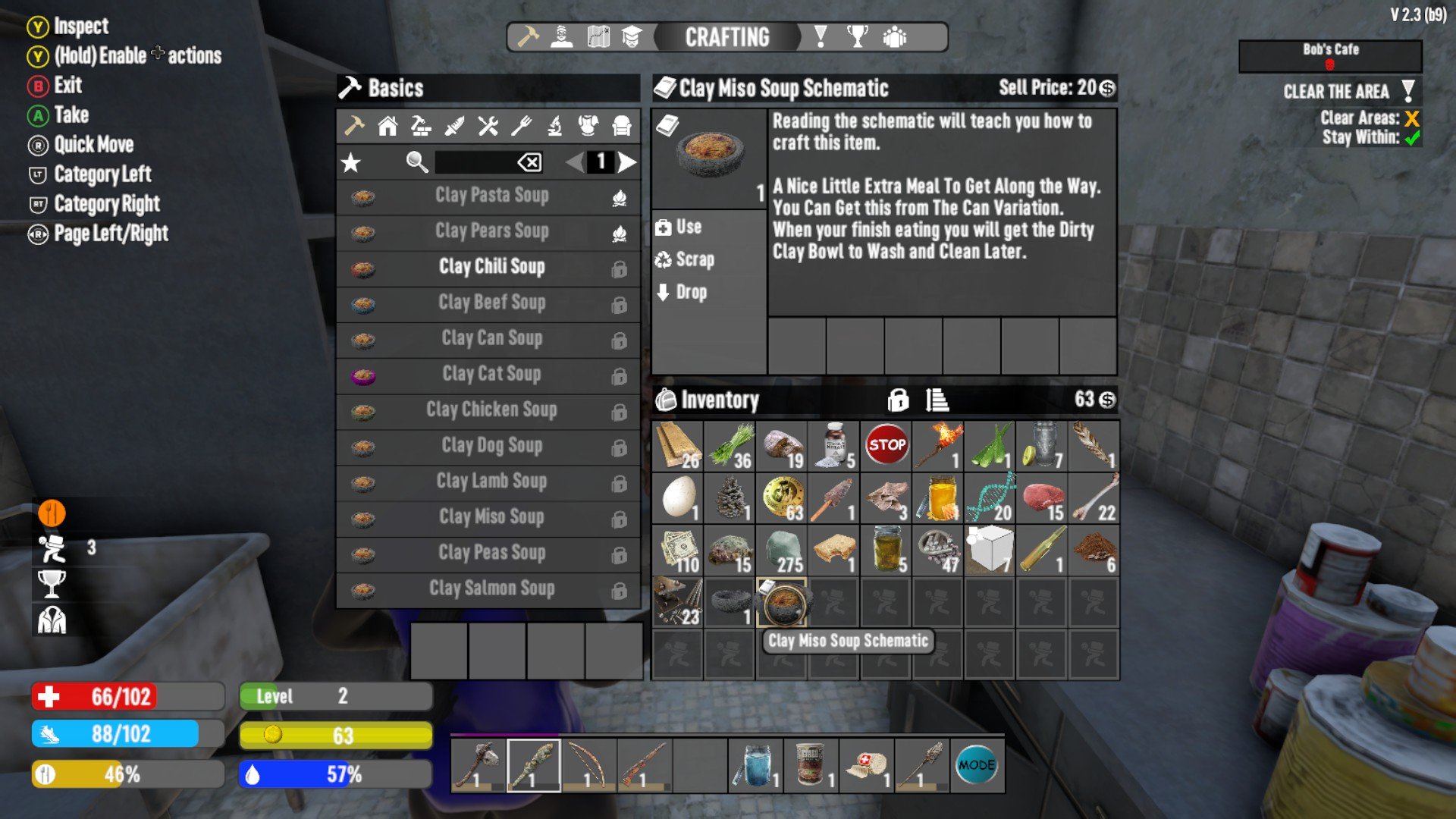Viewport: 1456px width, 819px height.
Task: Toggle the inventory lock button
Action: [x=898, y=400]
